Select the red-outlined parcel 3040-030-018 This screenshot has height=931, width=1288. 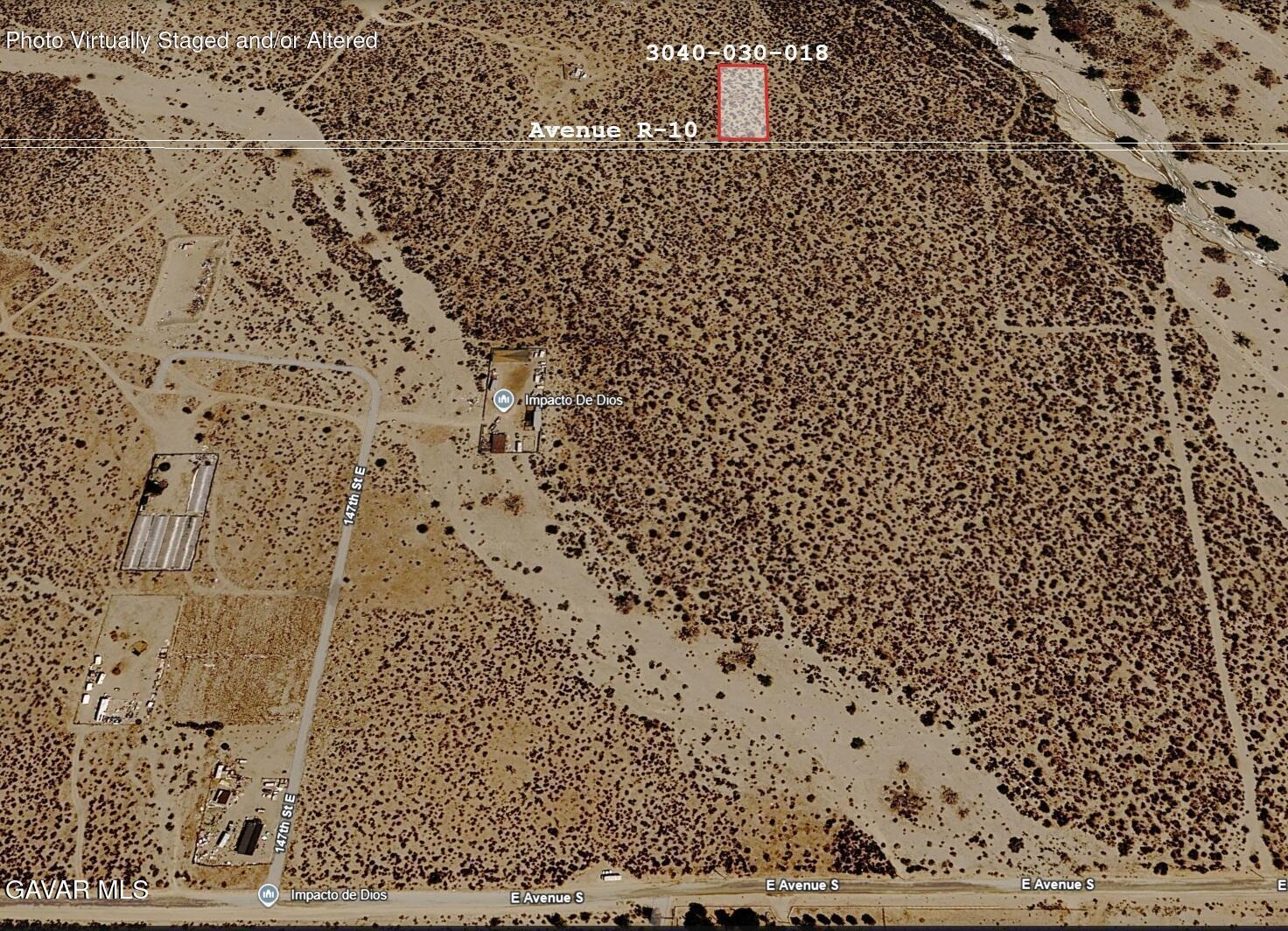point(743,102)
